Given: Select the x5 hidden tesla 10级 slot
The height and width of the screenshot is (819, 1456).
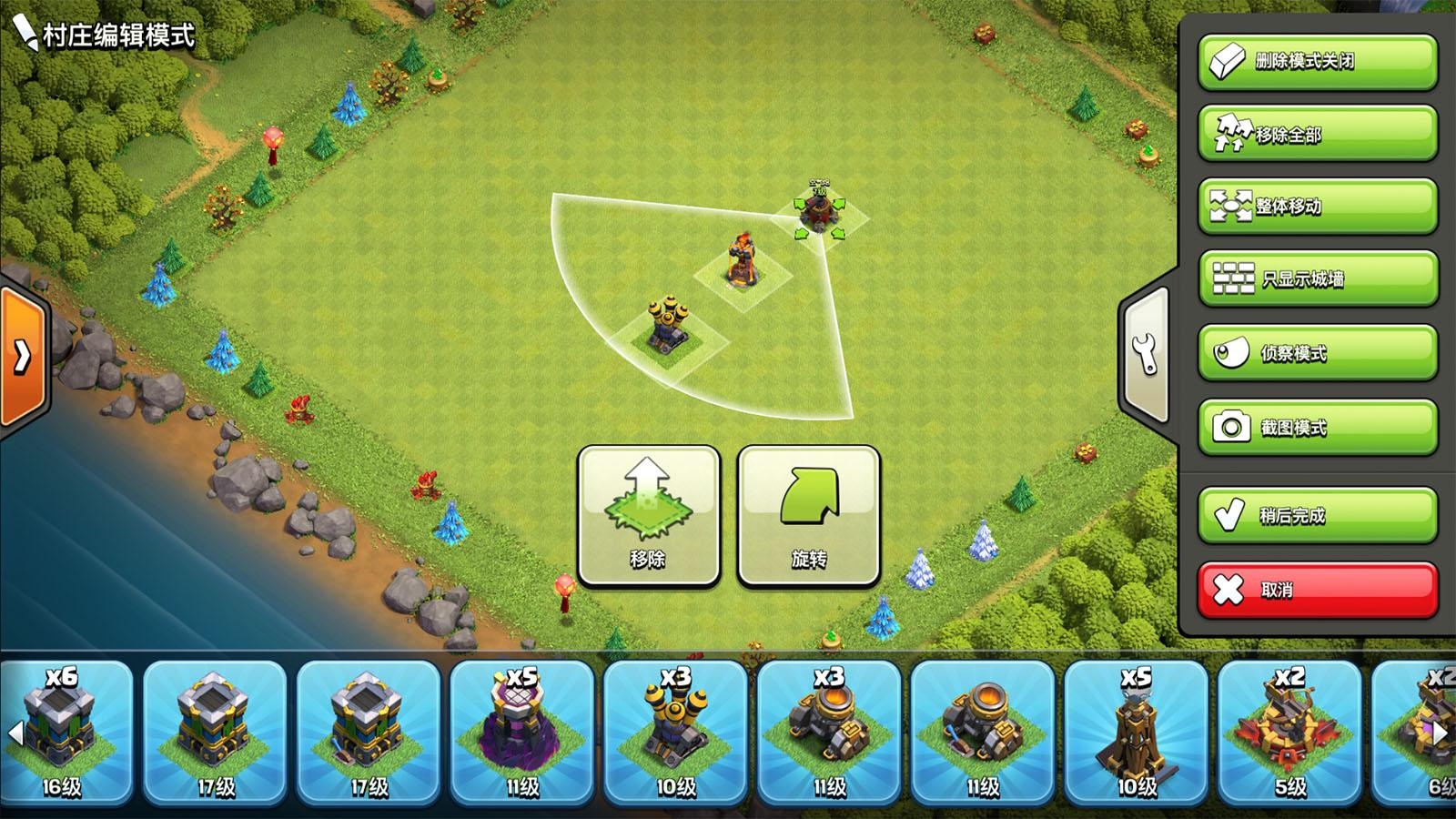Looking at the screenshot, I should 1136,733.
